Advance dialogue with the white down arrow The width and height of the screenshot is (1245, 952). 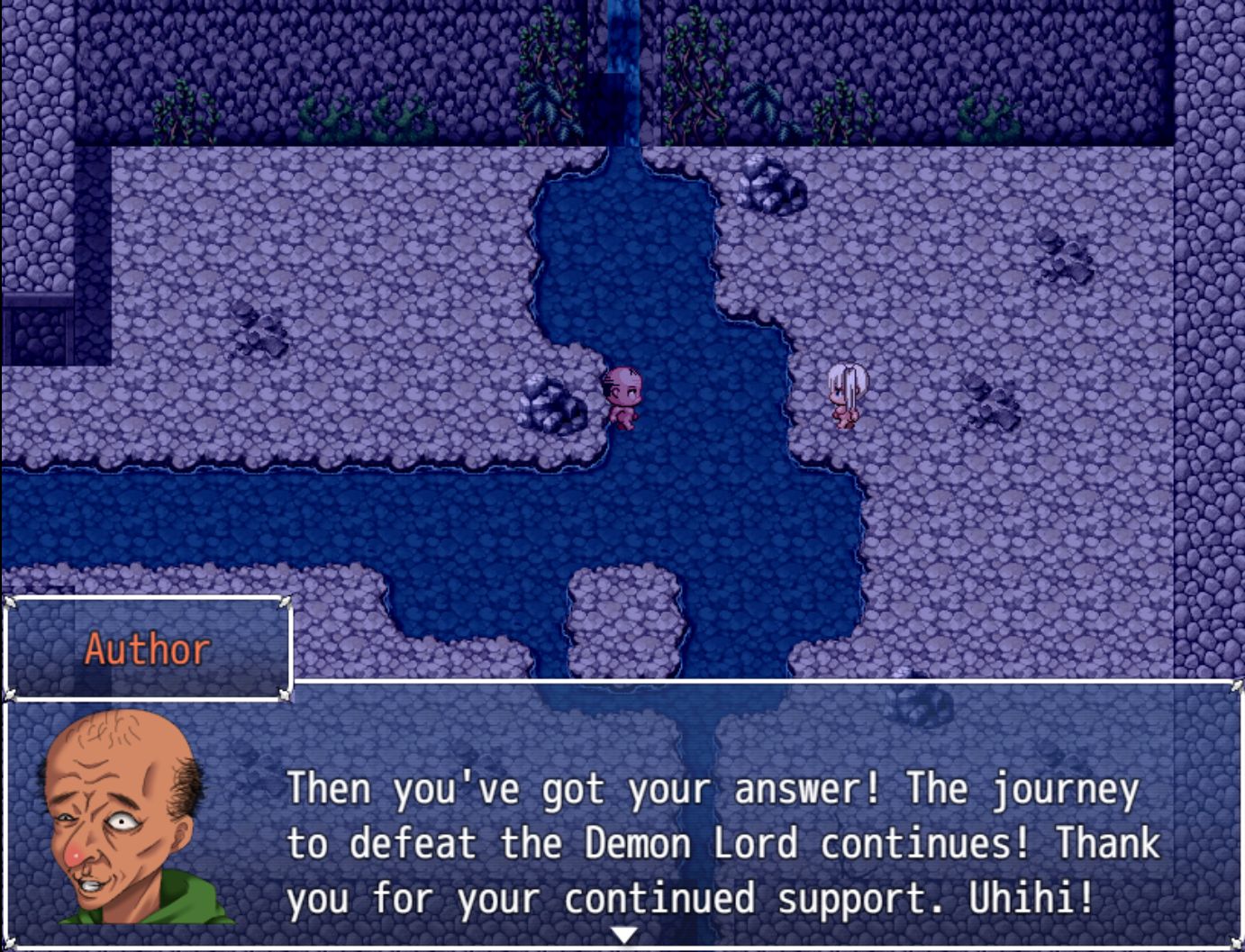point(623,936)
